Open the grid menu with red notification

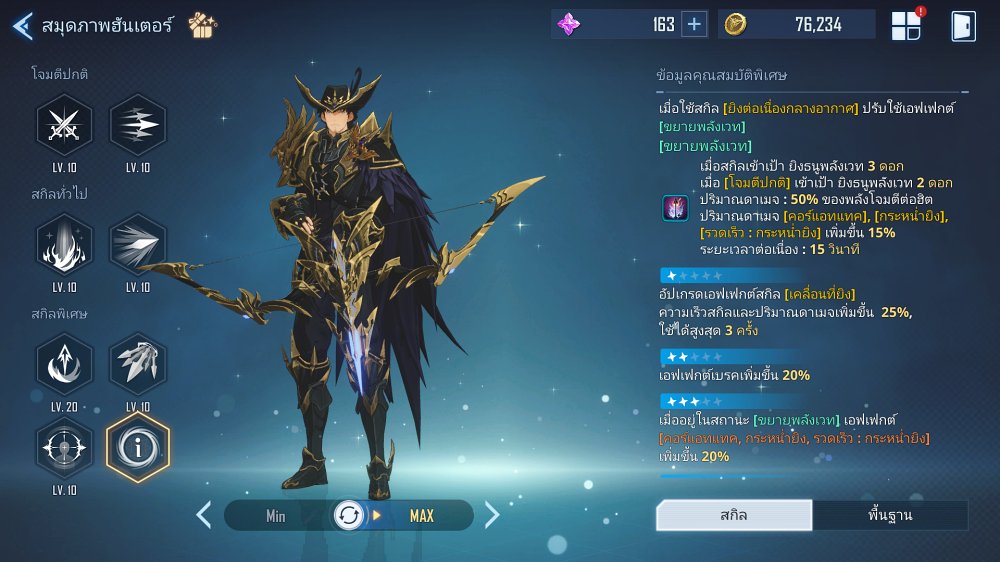(906, 26)
